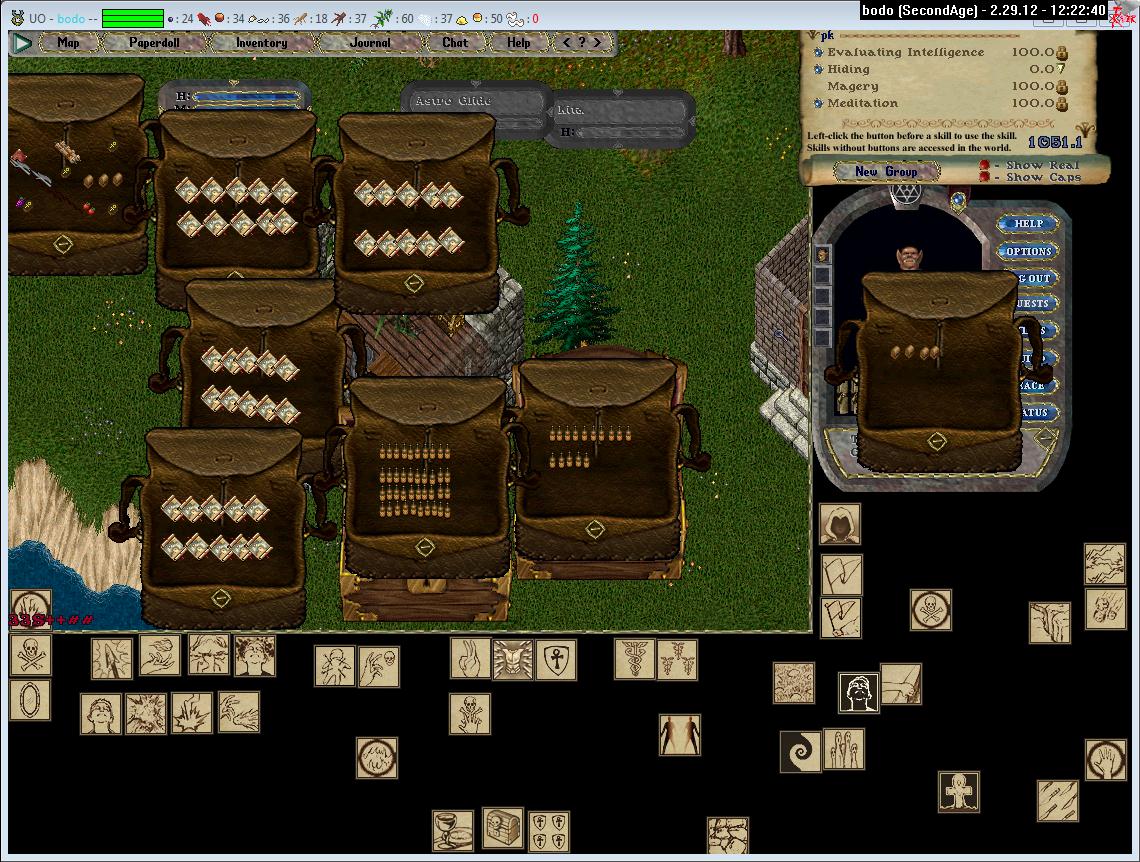Create a New Group in skills list
Screen dimensions: 1140x862
point(885,172)
